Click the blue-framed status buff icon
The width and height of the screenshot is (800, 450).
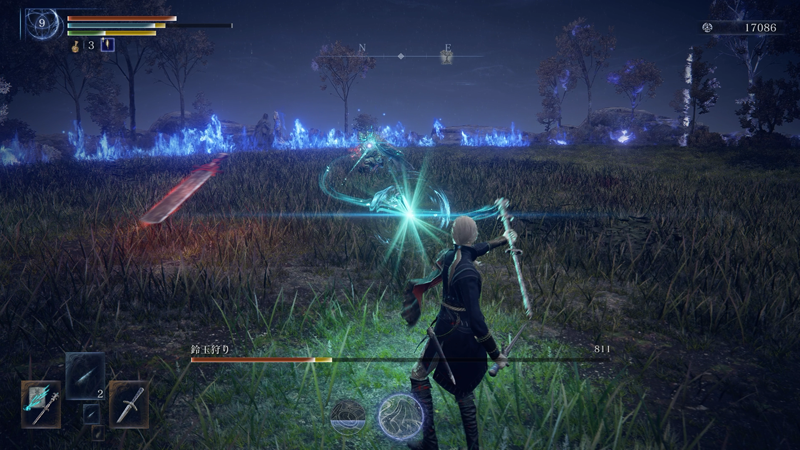108,45
